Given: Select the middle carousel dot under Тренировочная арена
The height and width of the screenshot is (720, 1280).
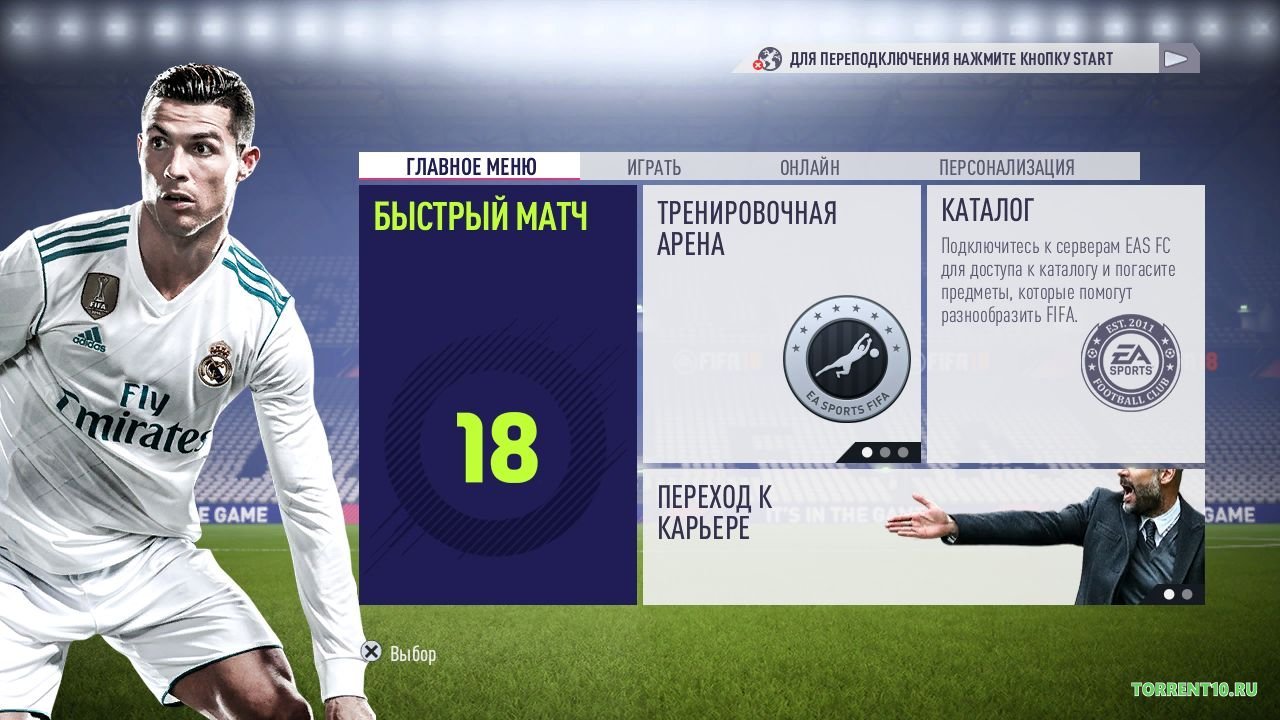Looking at the screenshot, I should 885,452.
